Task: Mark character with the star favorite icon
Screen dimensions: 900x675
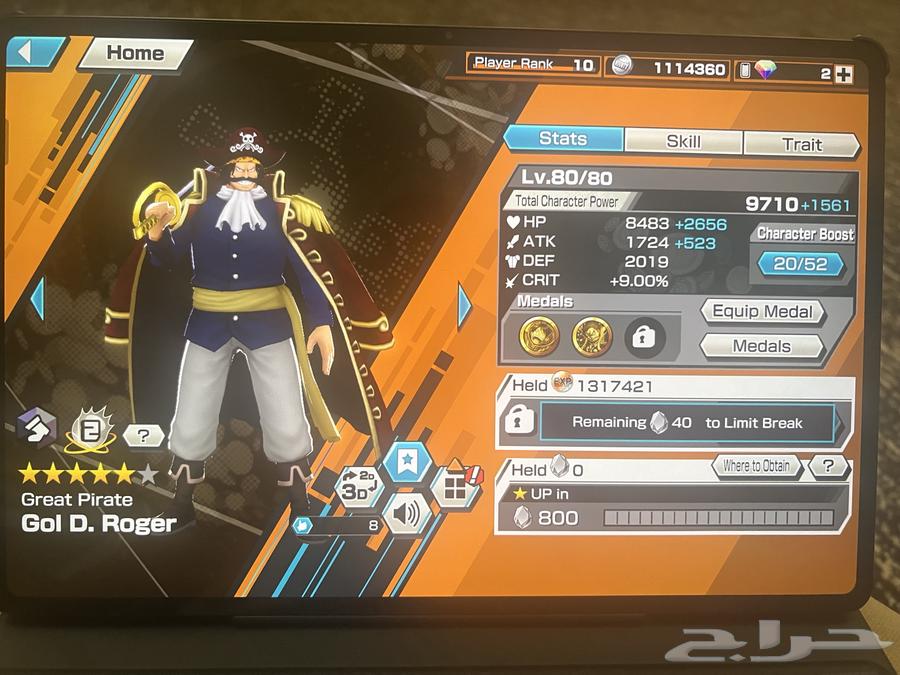Action: tap(408, 463)
